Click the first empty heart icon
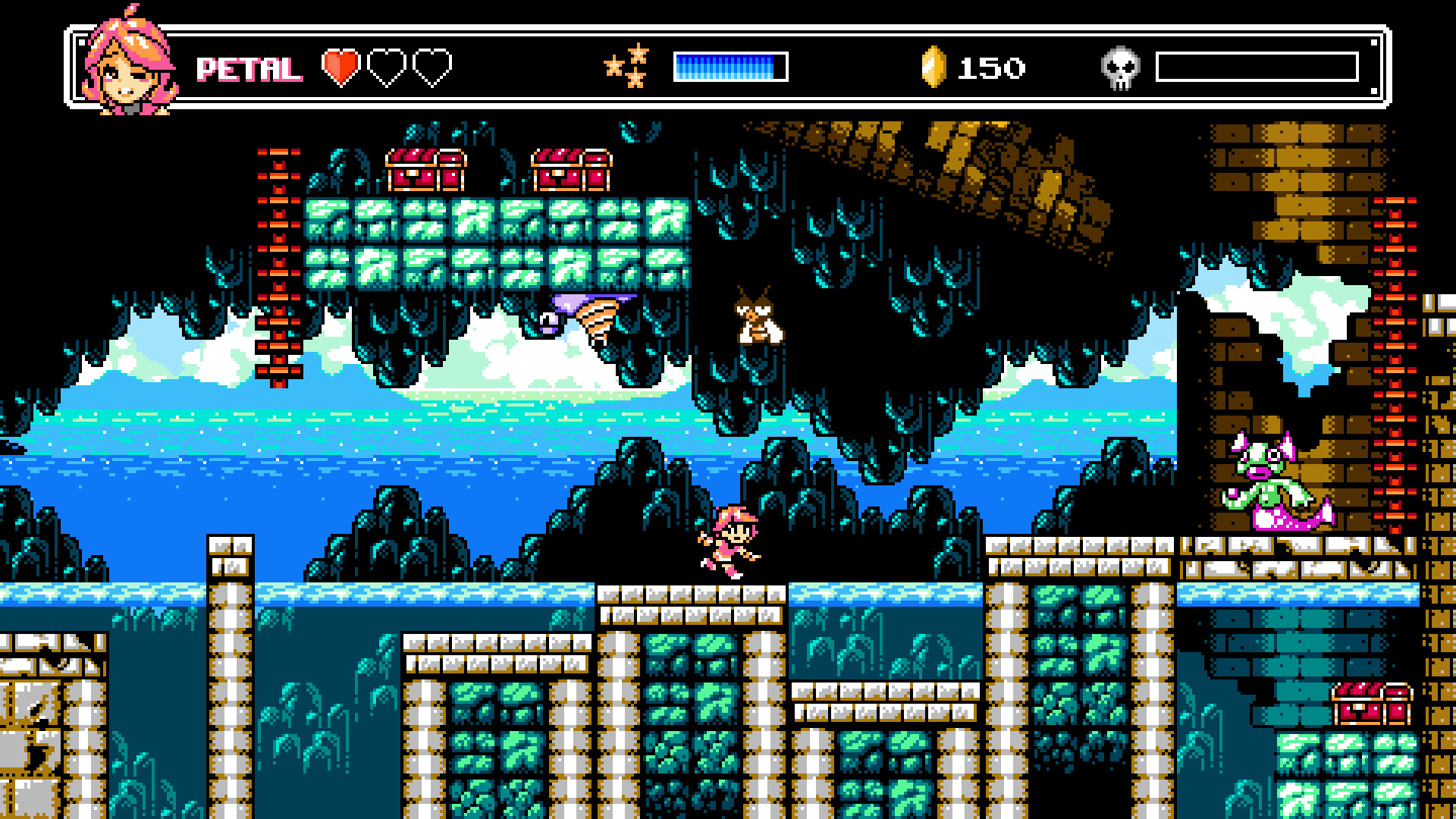1456x819 pixels. (385, 67)
